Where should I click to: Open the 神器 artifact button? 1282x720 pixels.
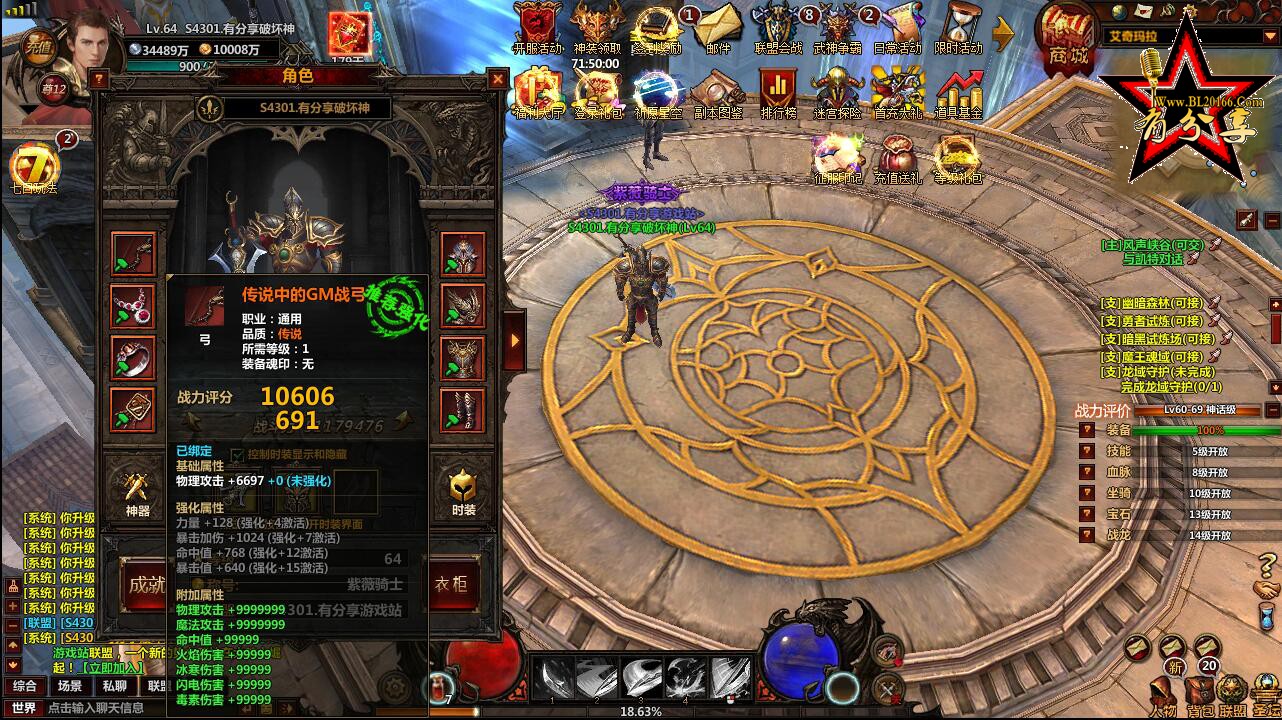point(137,494)
